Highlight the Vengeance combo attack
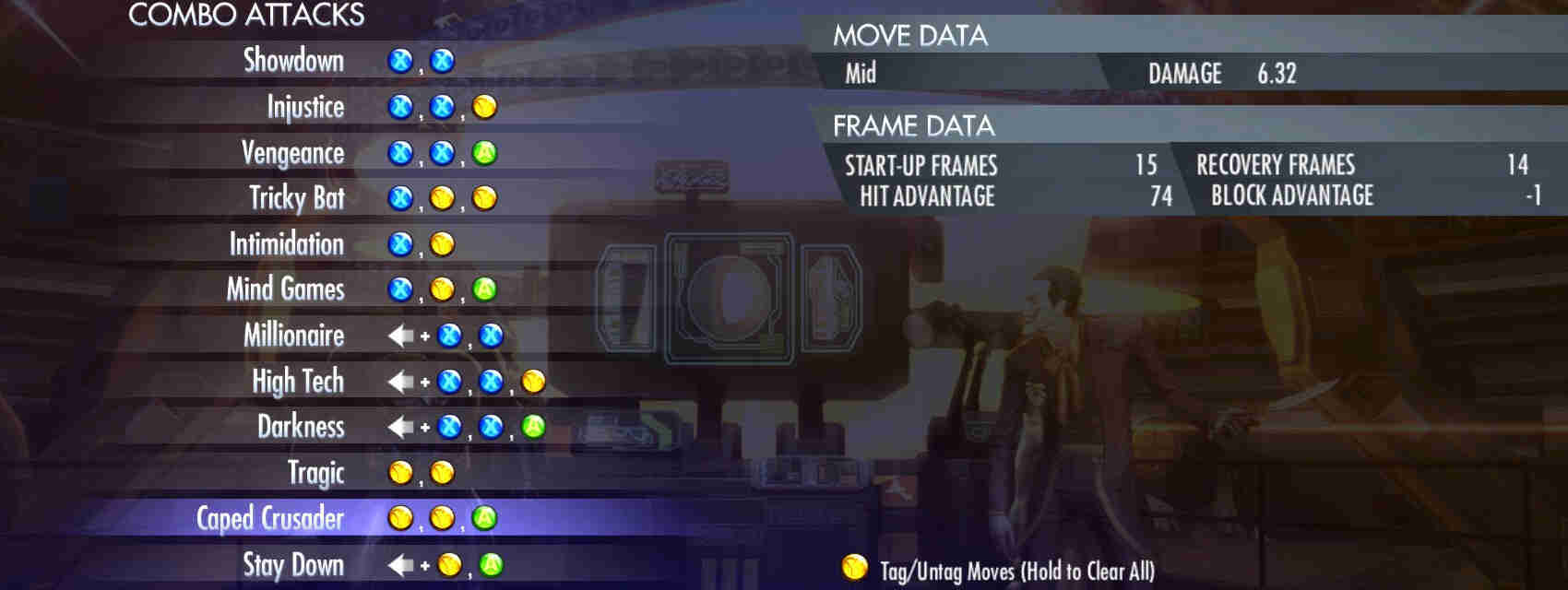 coord(292,153)
